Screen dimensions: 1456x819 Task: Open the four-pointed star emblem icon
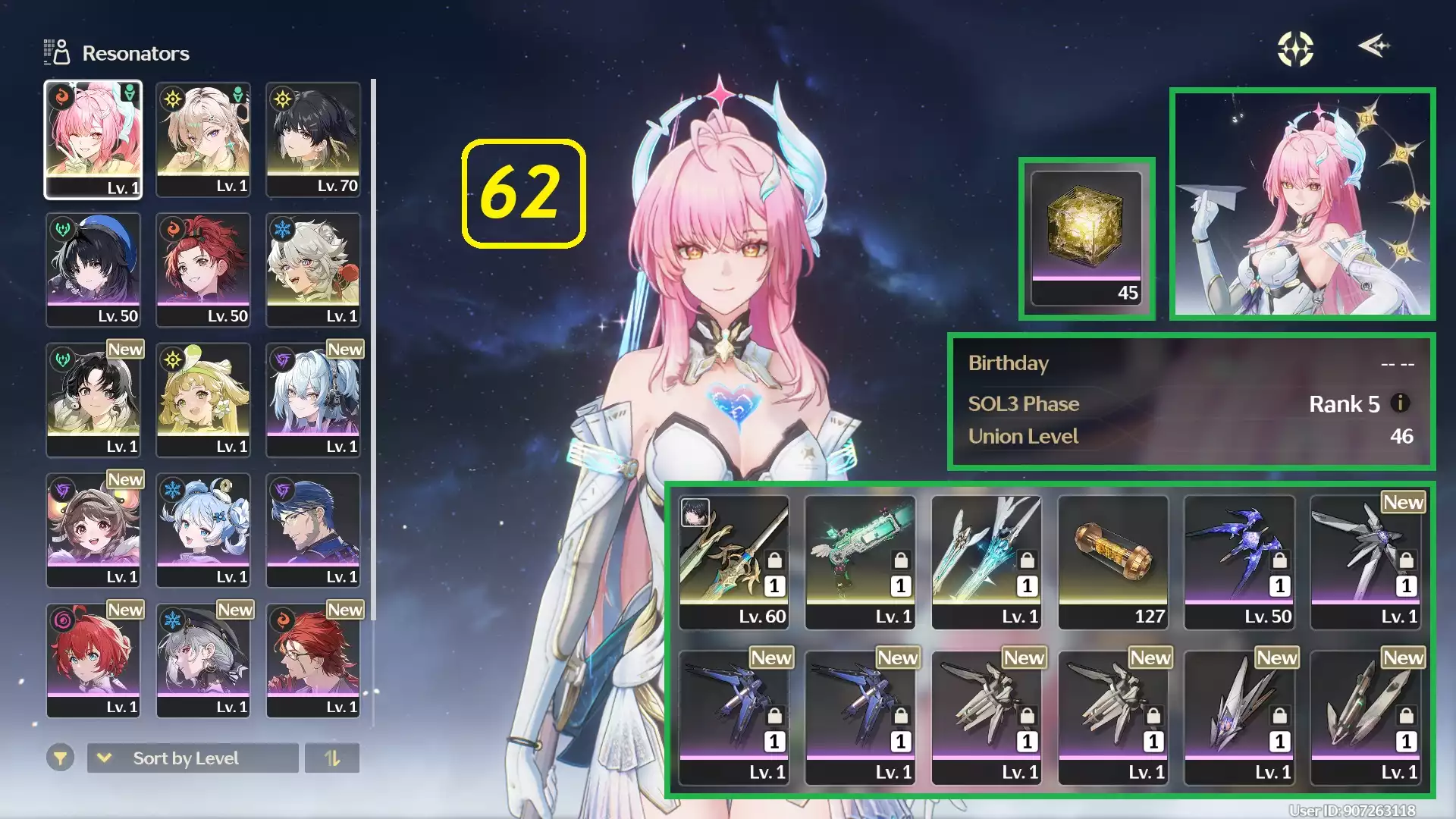point(1295,49)
